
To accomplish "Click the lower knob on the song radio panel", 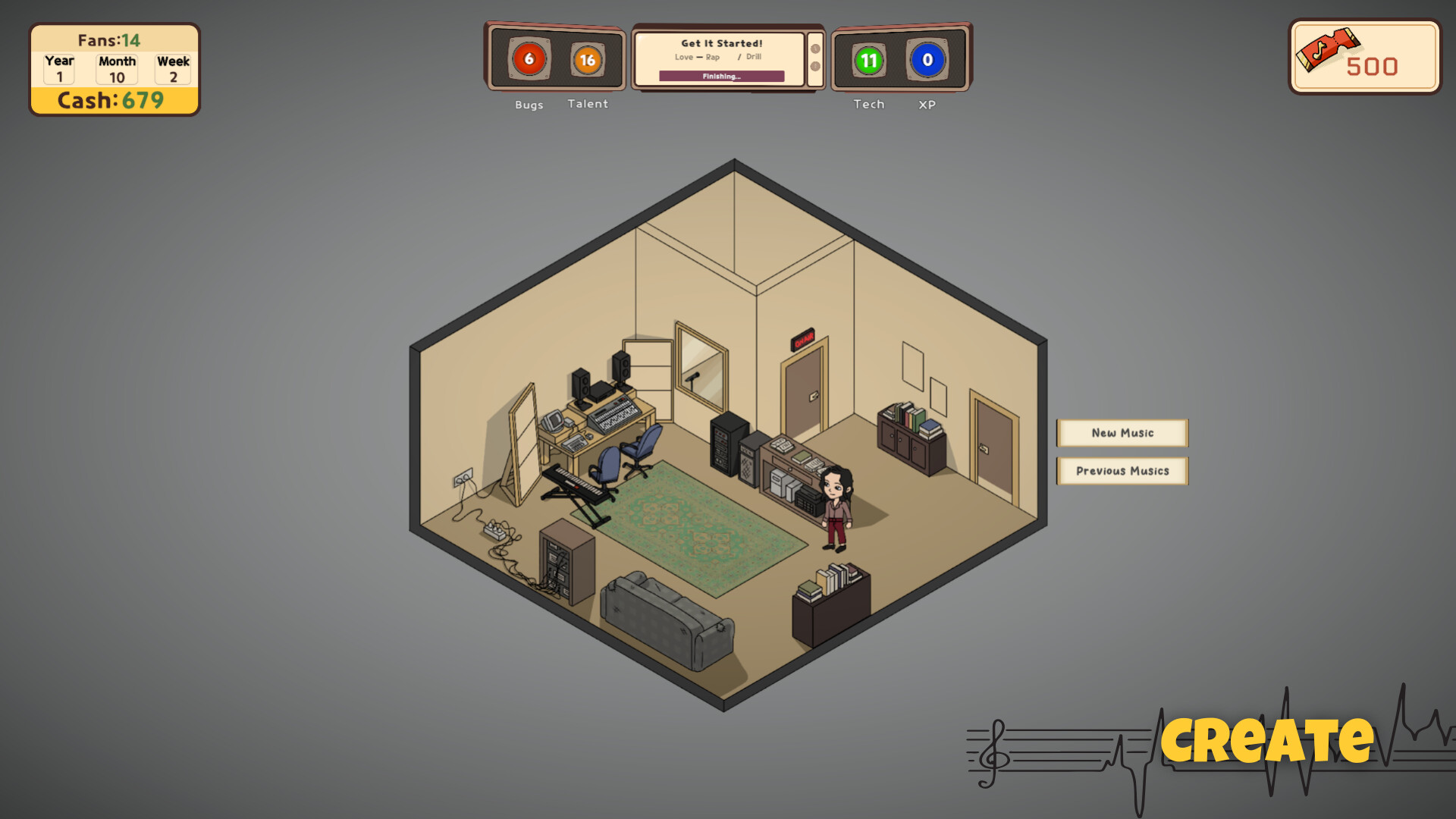I will pos(816,67).
